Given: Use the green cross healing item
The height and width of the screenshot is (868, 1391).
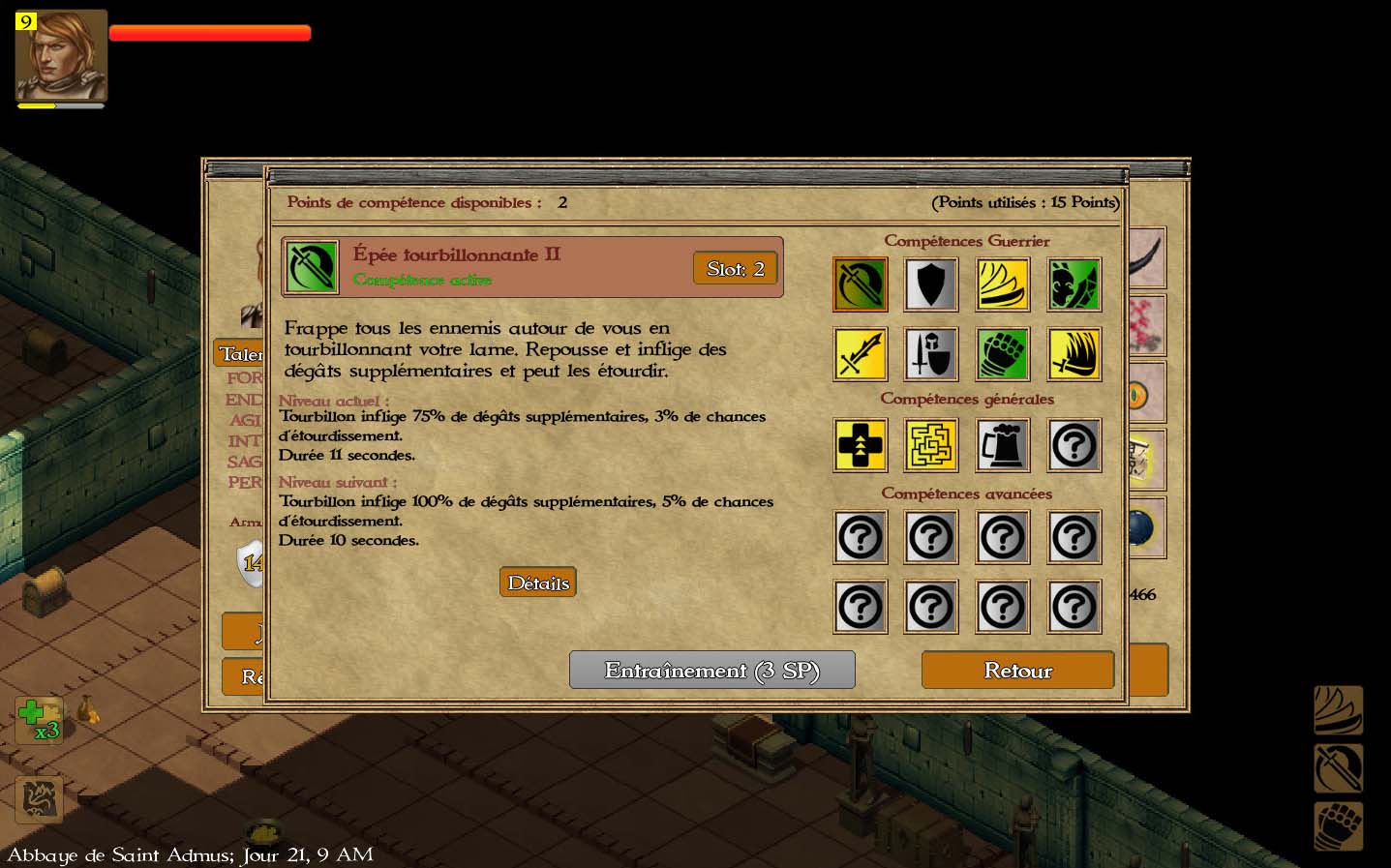Looking at the screenshot, I should (x=38, y=720).
